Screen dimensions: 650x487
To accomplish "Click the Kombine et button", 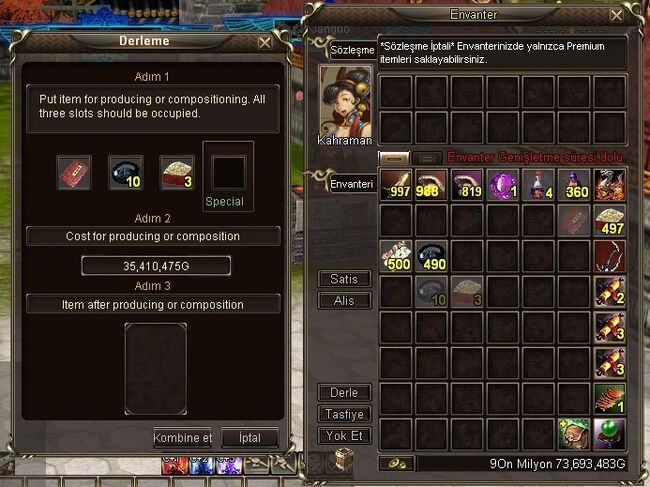I will 183,438.
